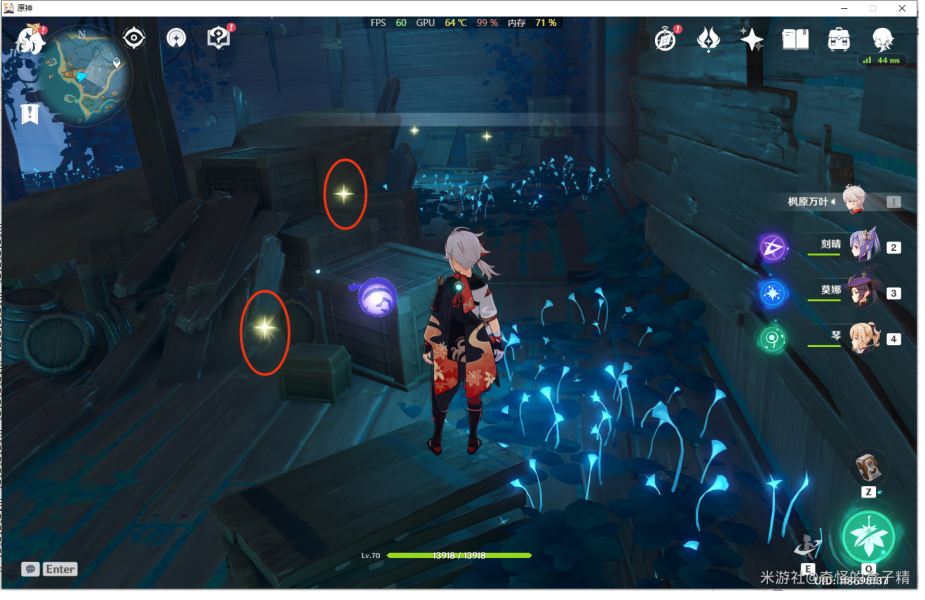This screenshot has height=600, width=925.
Task: Switch to party member 刻晴
Action: [x=862, y=245]
